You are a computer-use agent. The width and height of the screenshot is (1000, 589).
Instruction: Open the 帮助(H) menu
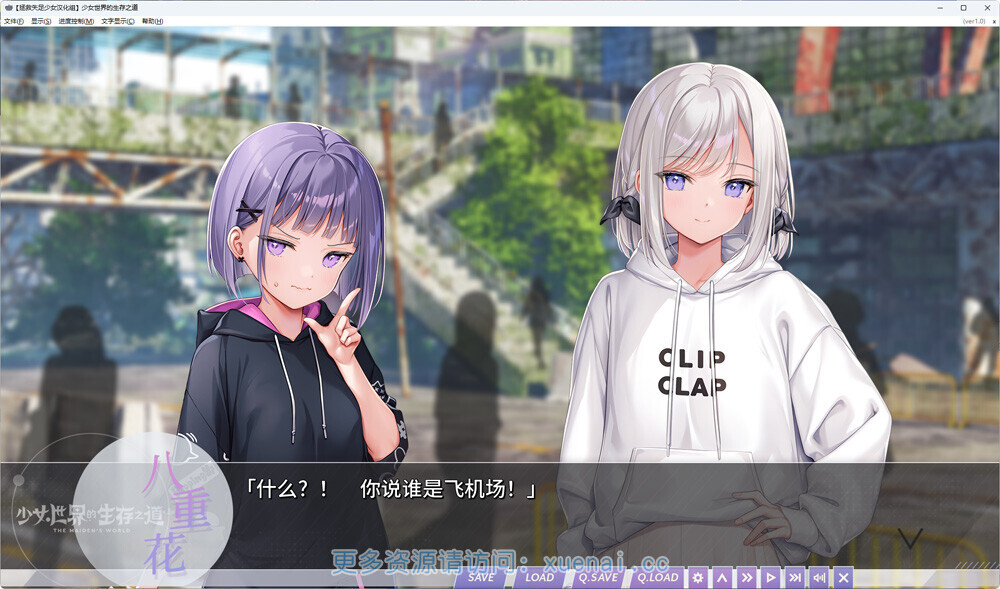point(152,20)
